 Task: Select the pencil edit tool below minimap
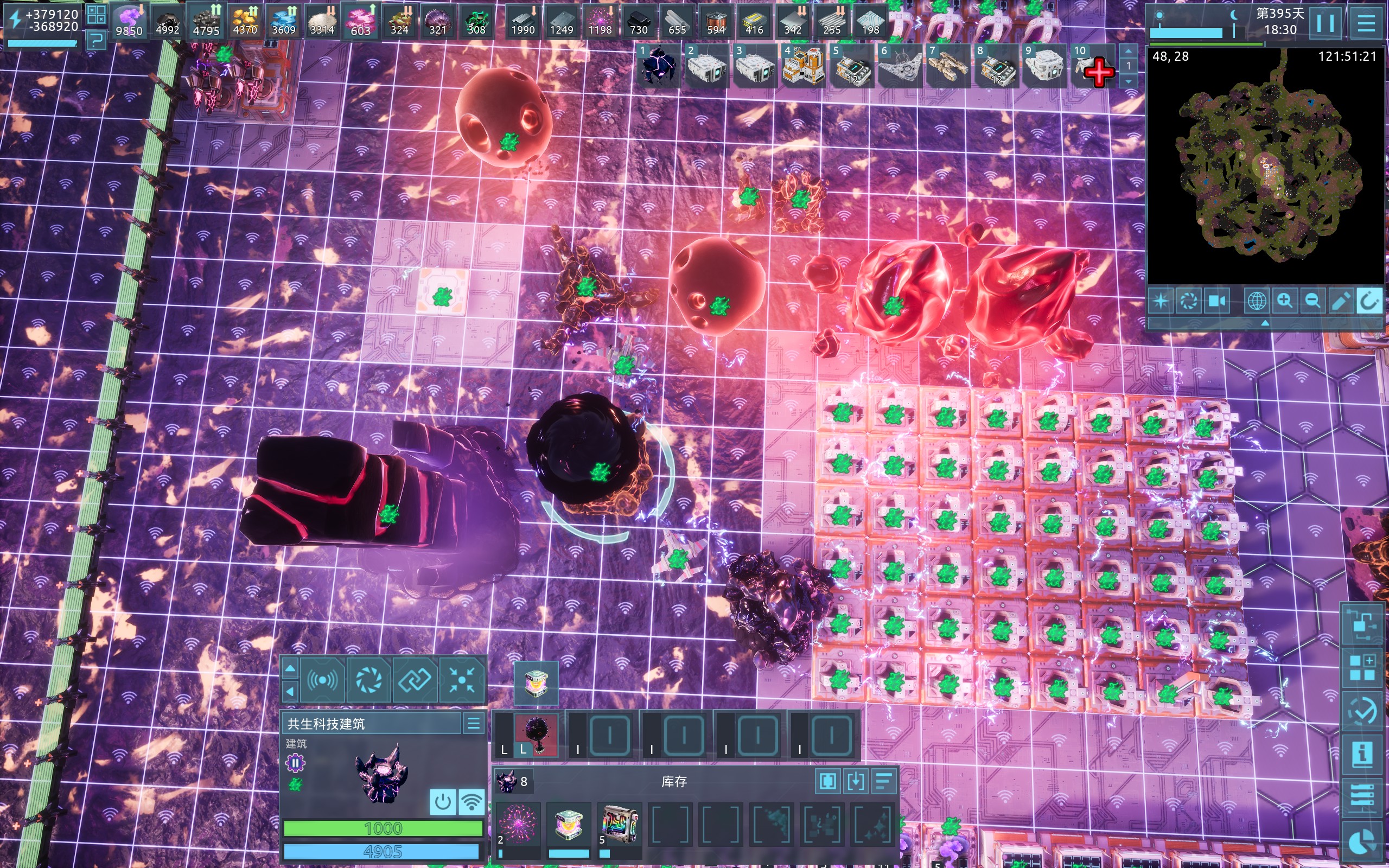click(1340, 301)
